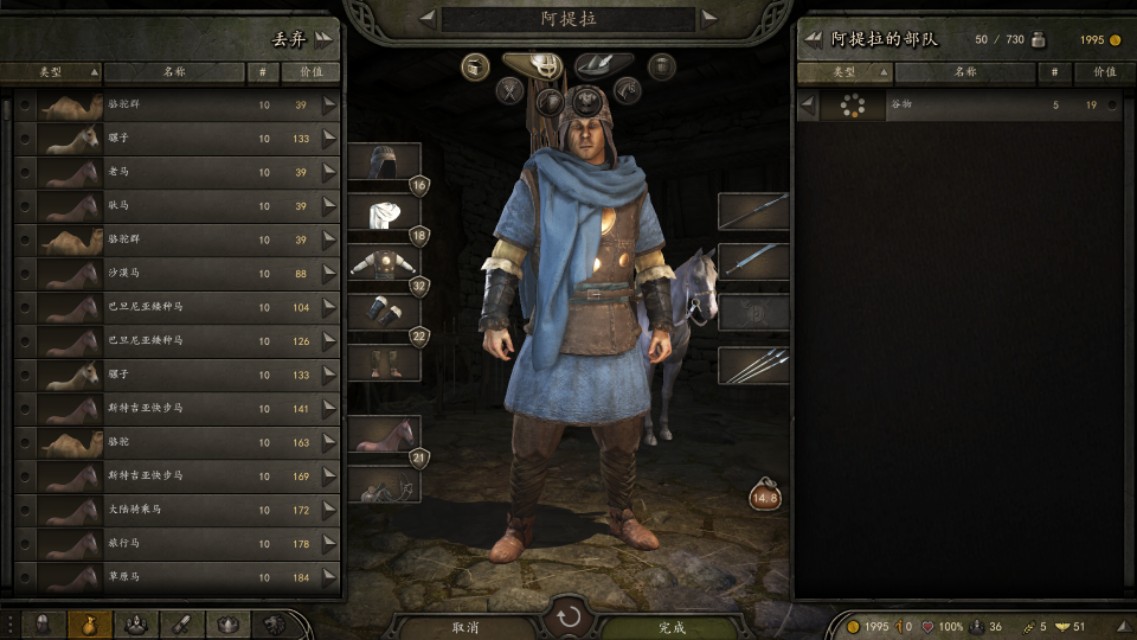Sort the party inventory by 类型 column
The image size is (1137, 640).
tap(845, 72)
